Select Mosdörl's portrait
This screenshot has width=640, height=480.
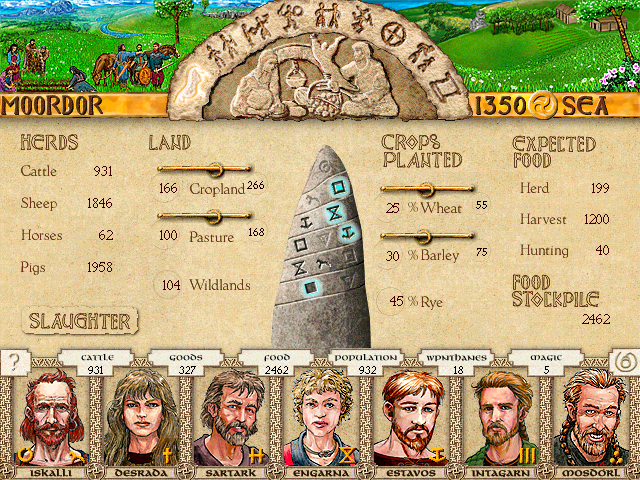click(594, 417)
